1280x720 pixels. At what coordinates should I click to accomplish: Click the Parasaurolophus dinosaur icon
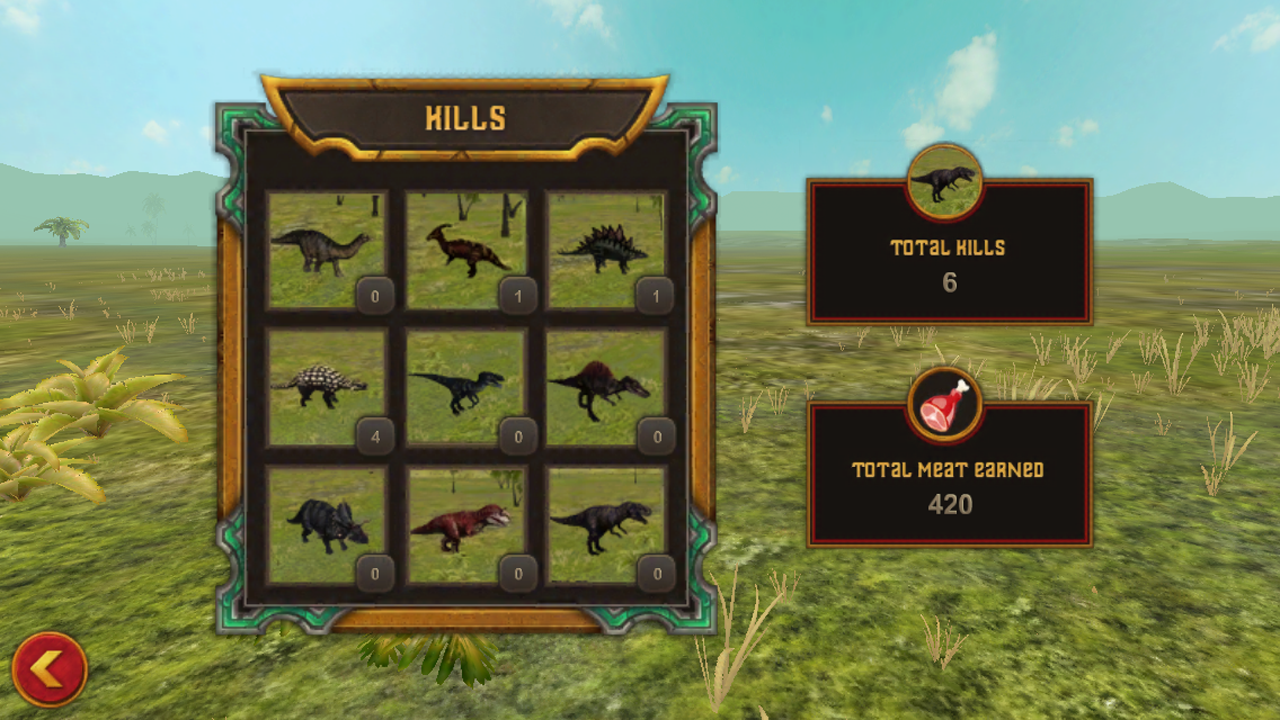tap(464, 245)
